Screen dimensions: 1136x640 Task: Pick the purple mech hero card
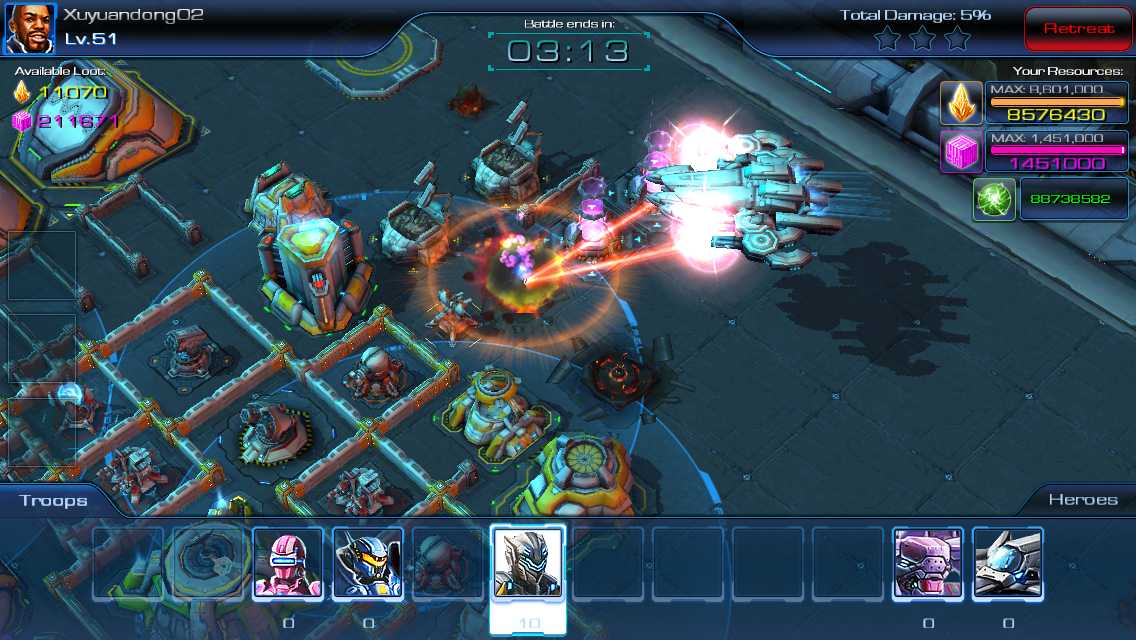tap(928, 563)
